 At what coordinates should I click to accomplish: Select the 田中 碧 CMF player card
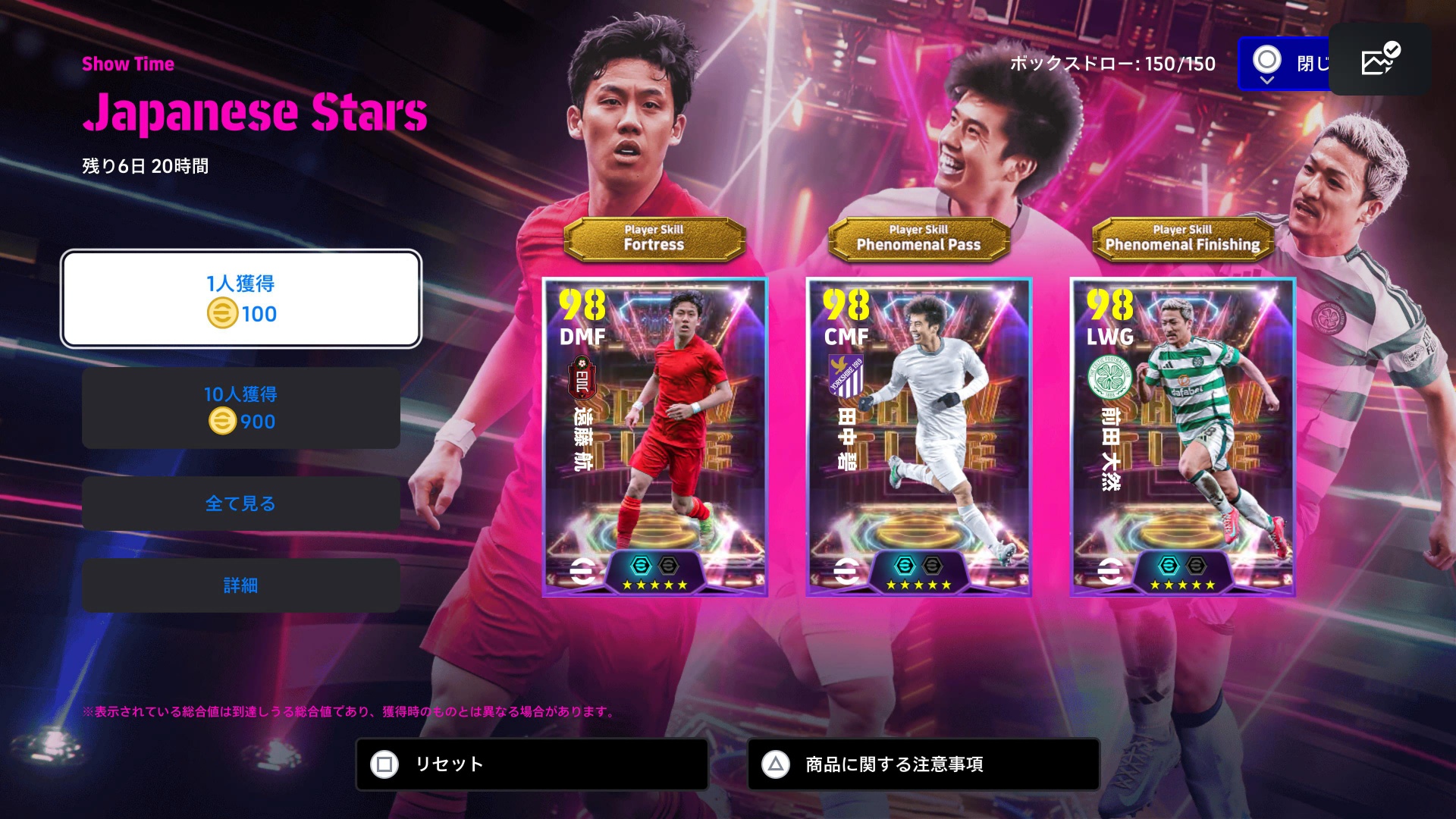pyautogui.click(x=918, y=437)
